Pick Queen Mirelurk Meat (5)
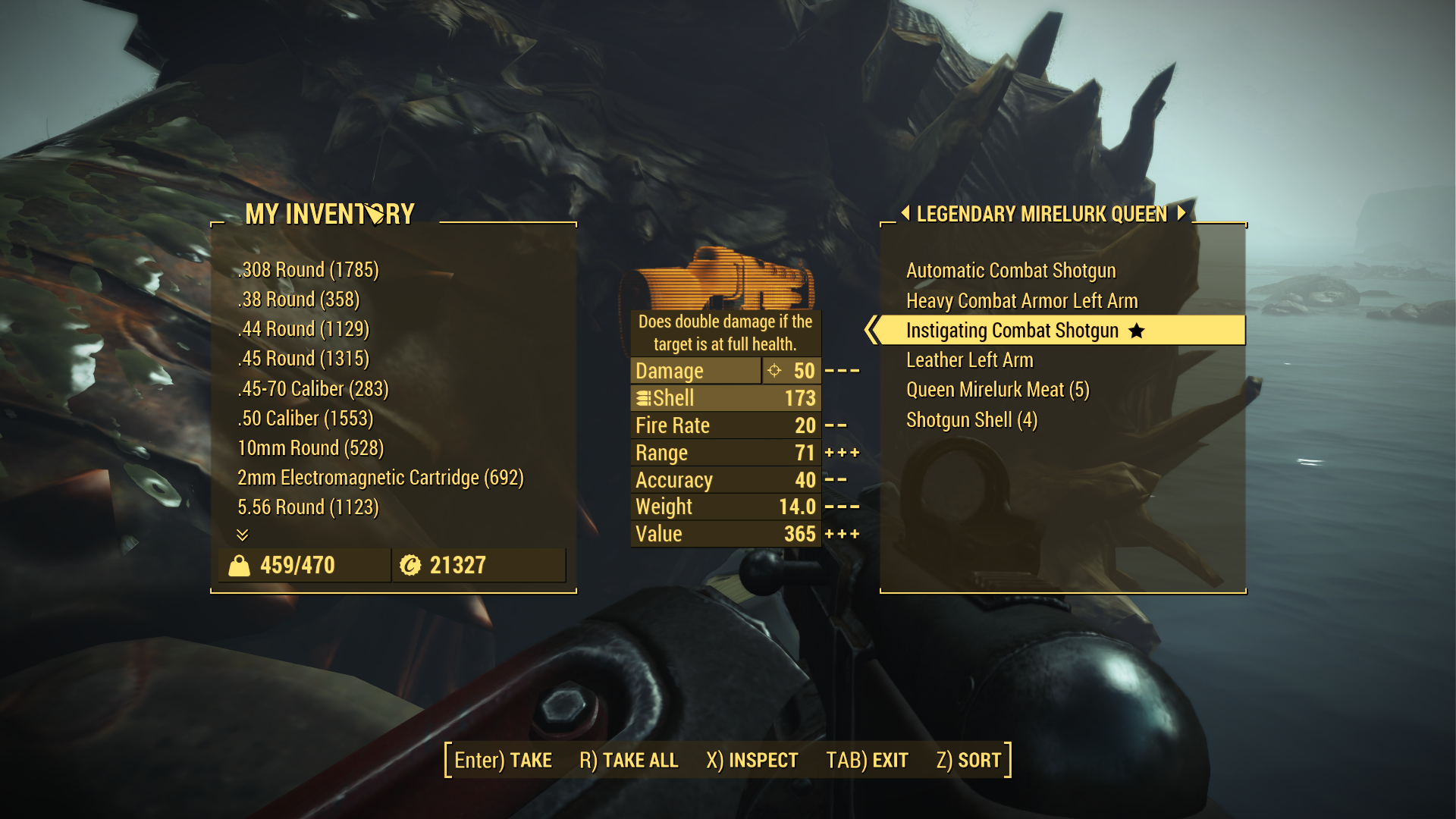 point(997,390)
